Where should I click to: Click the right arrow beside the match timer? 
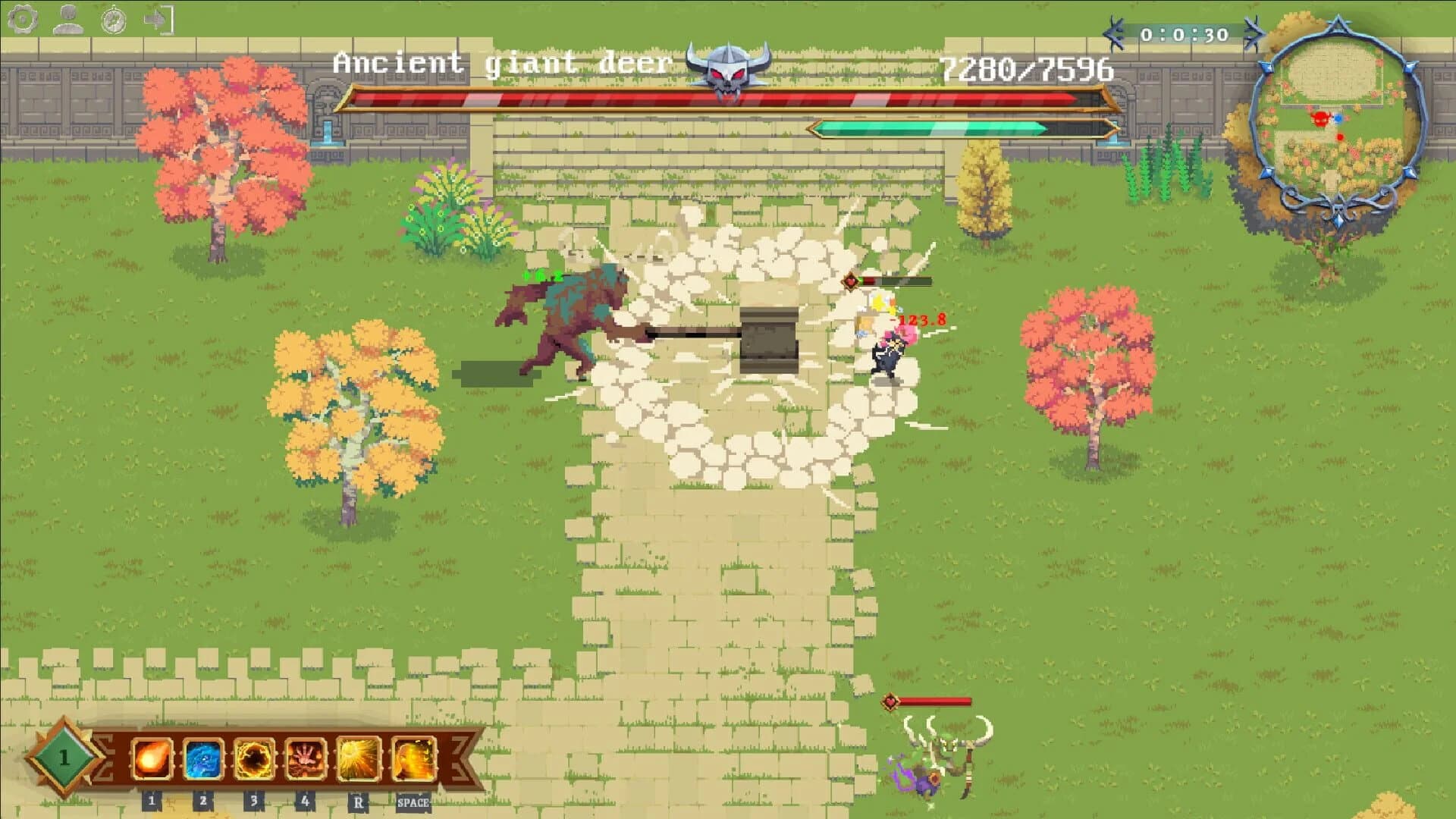point(1254,32)
